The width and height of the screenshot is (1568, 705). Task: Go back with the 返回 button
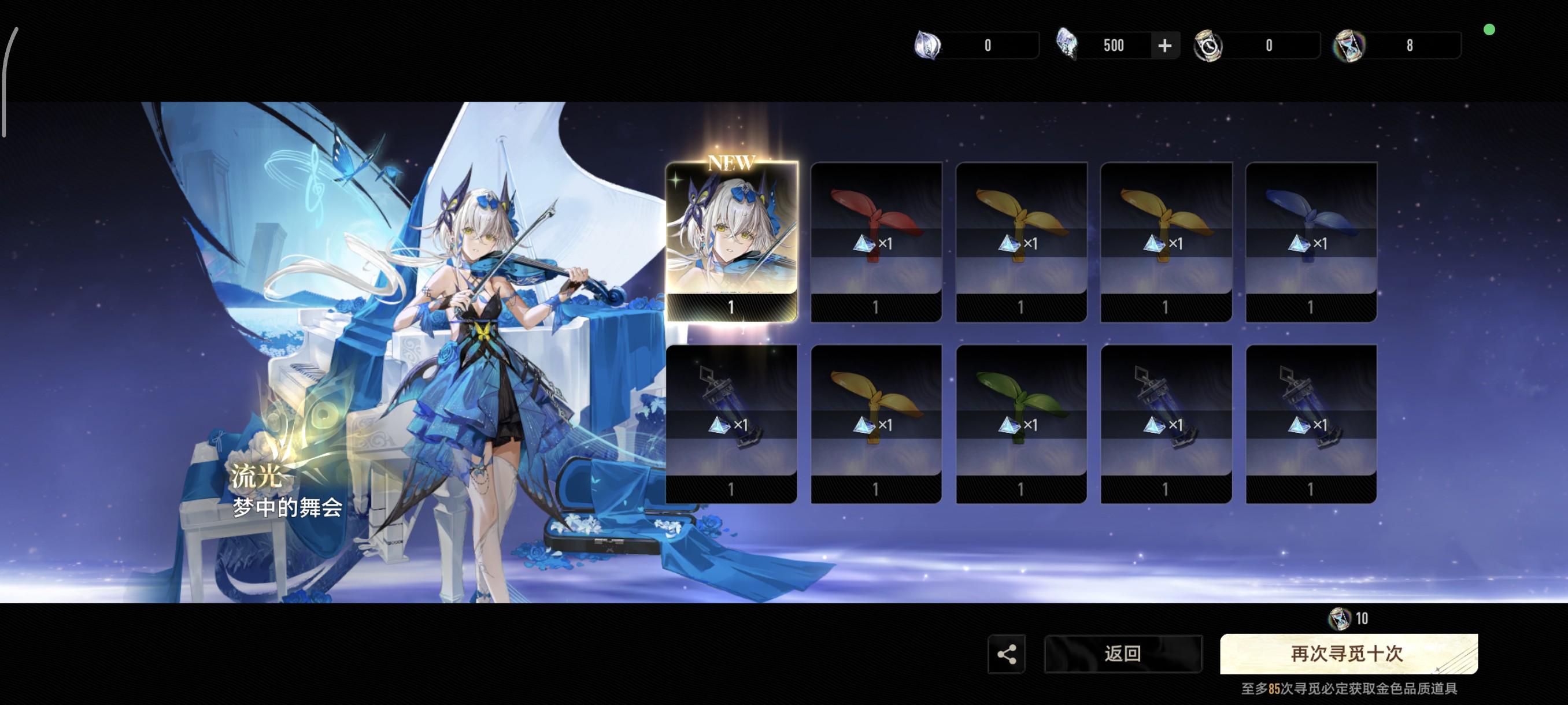[x=1122, y=654]
